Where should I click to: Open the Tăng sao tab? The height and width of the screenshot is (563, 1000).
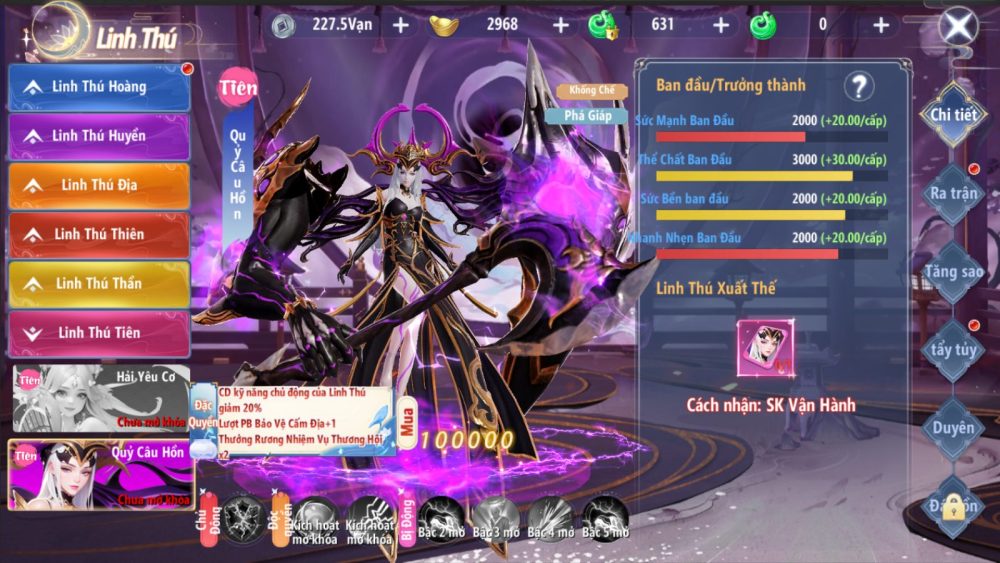click(952, 271)
